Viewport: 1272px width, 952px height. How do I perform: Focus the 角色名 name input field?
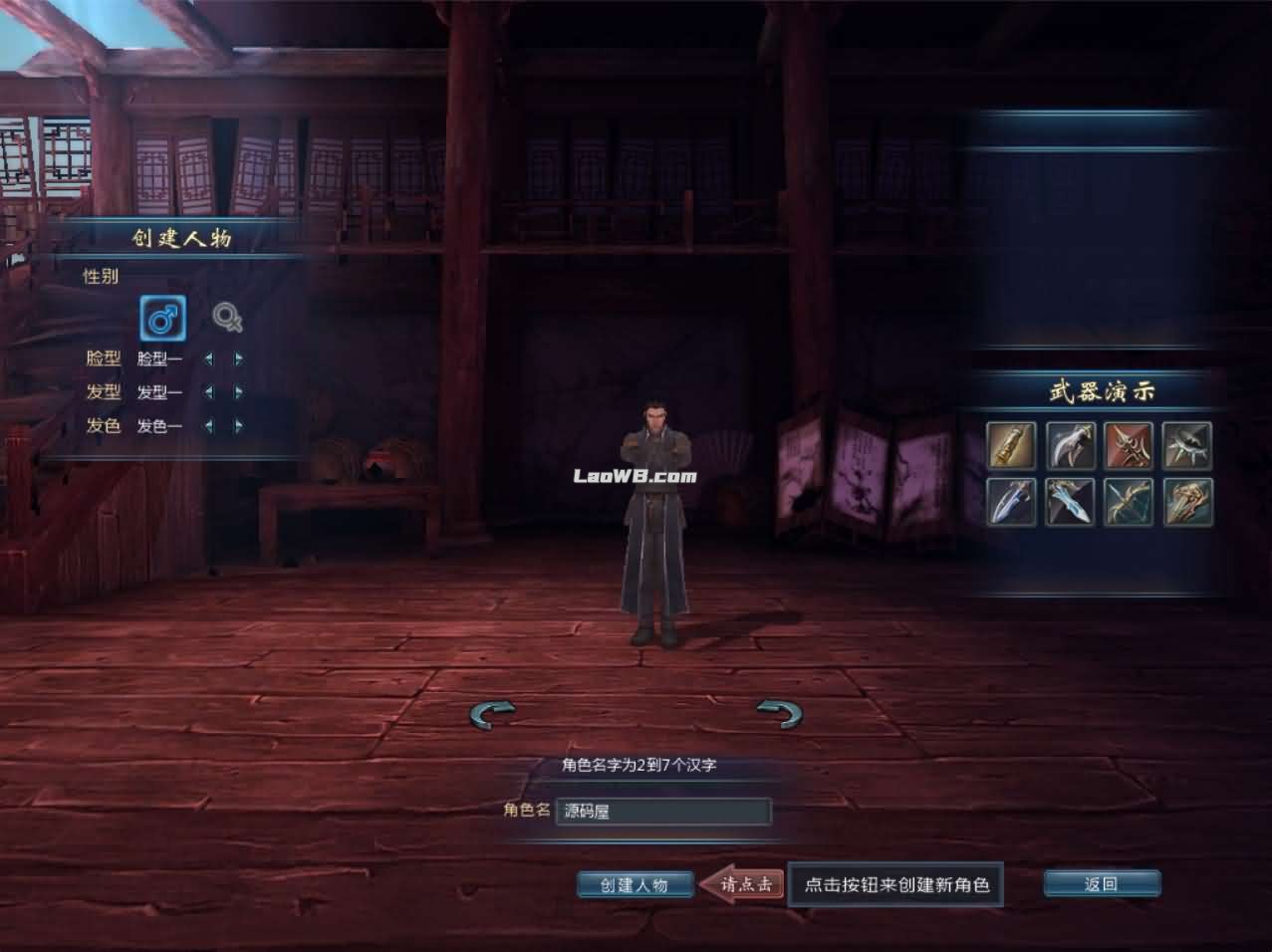(662, 811)
